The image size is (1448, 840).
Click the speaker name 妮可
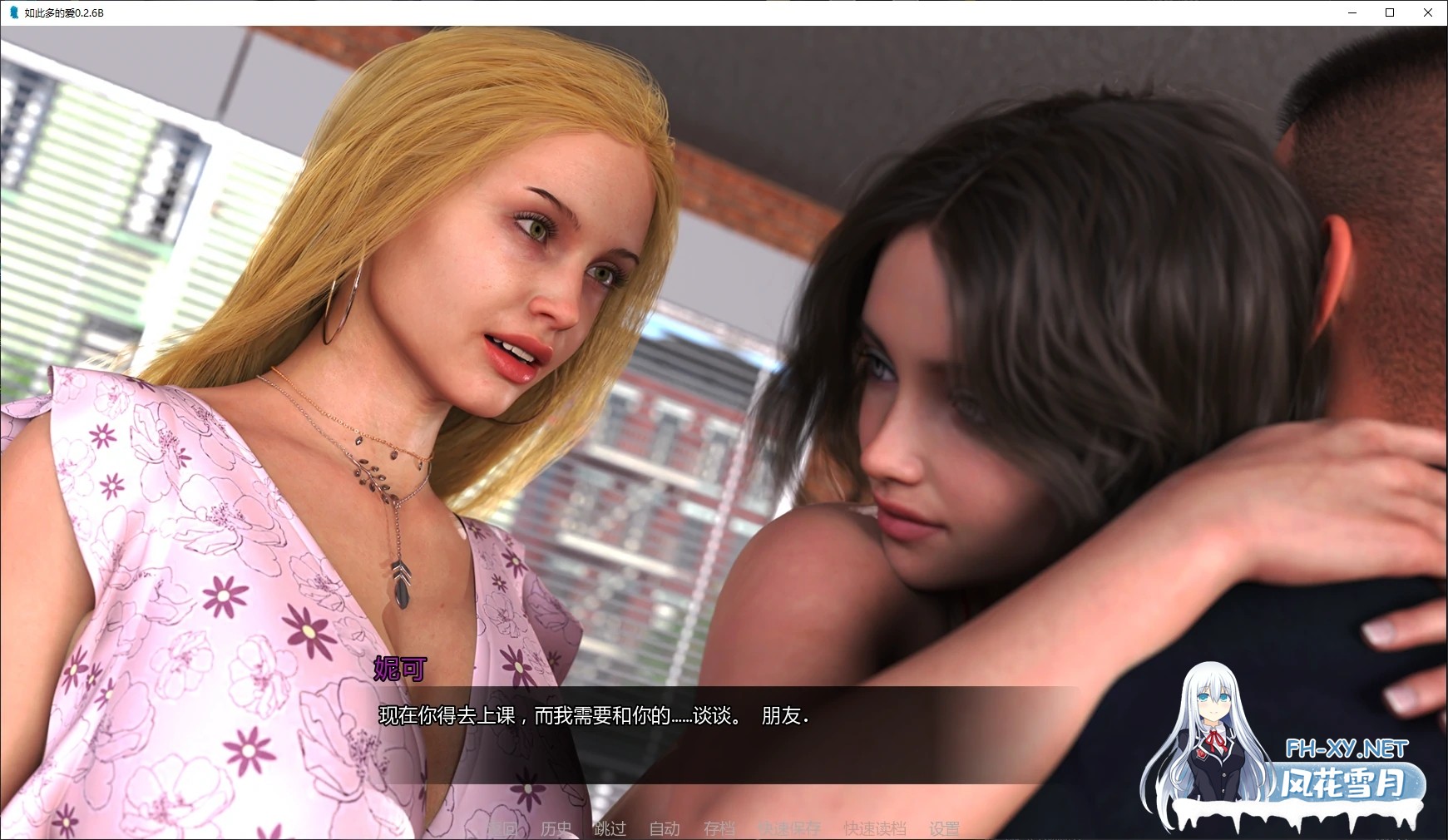tap(398, 670)
